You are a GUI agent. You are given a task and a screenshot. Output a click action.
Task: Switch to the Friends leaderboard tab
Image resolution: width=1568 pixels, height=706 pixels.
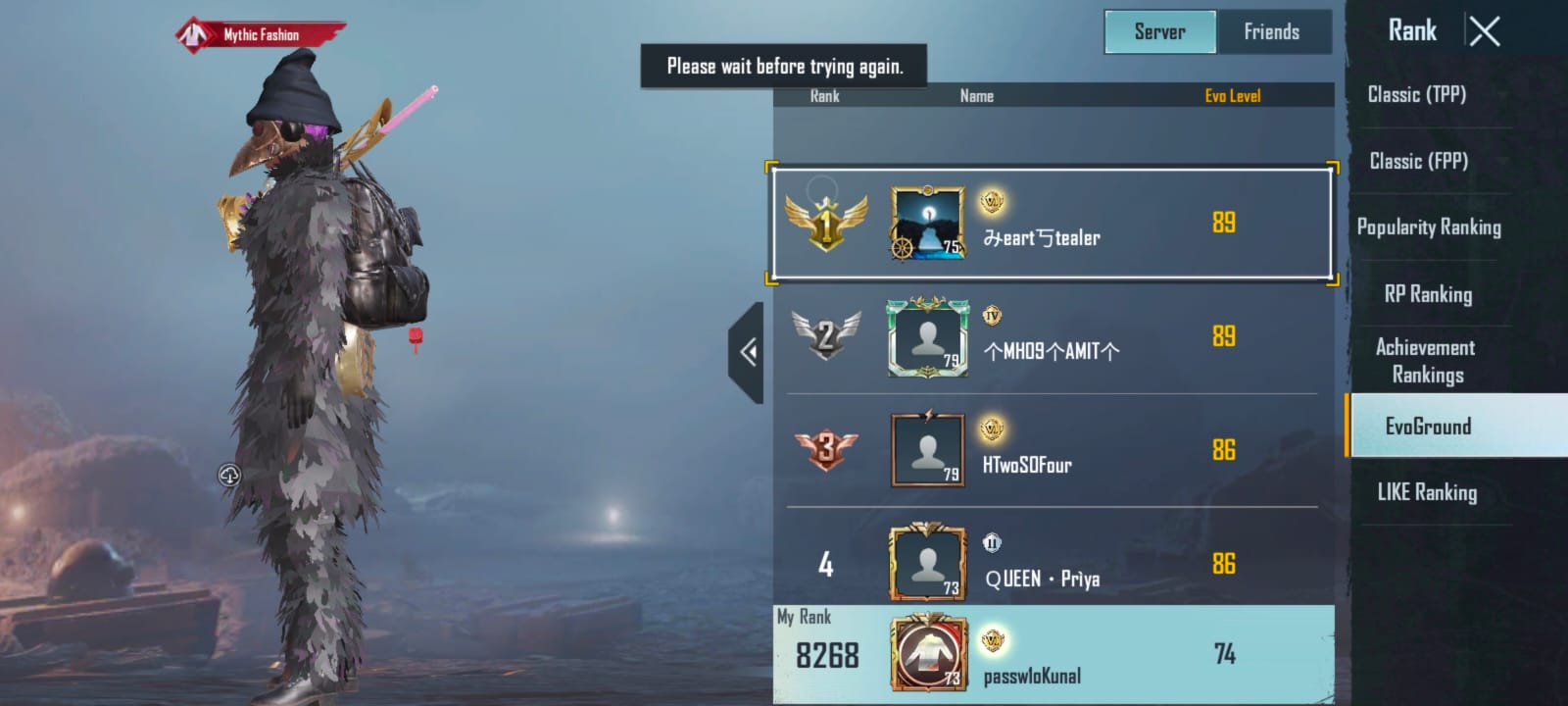1271,32
